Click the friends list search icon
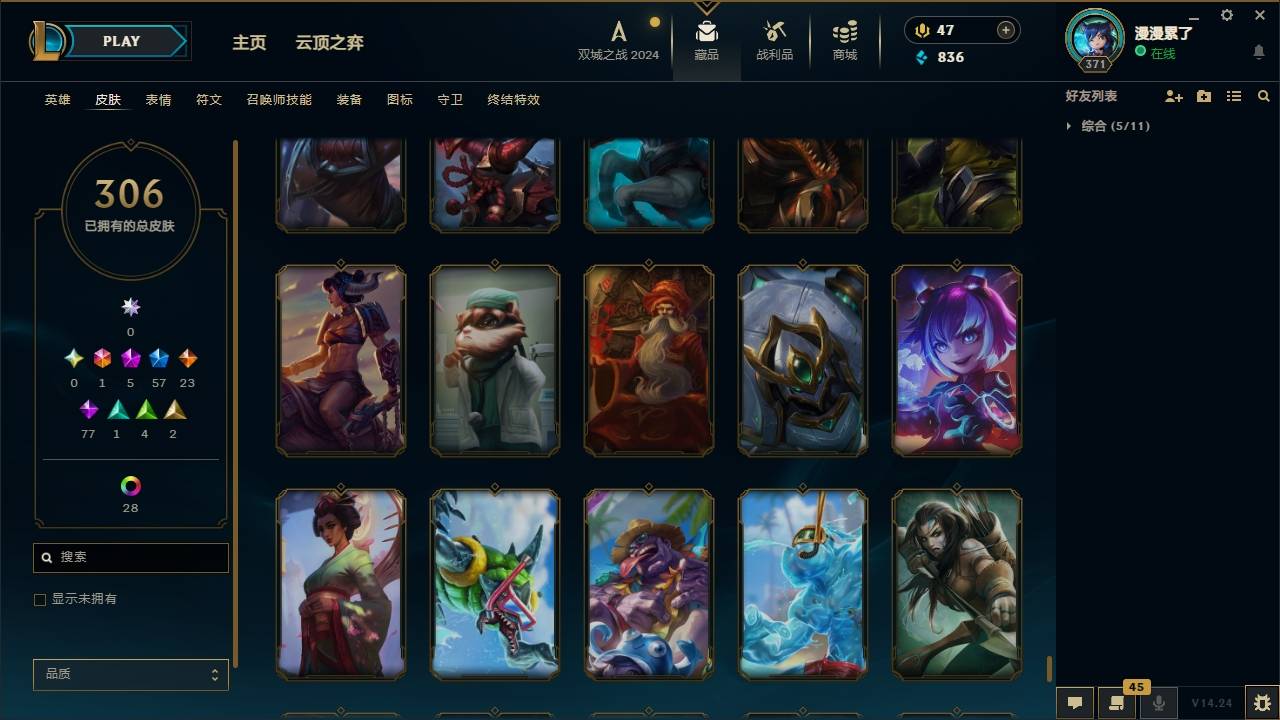Image resolution: width=1280 pixels, height=720 pixels. pyautogui.click(x=1264, y=96)
